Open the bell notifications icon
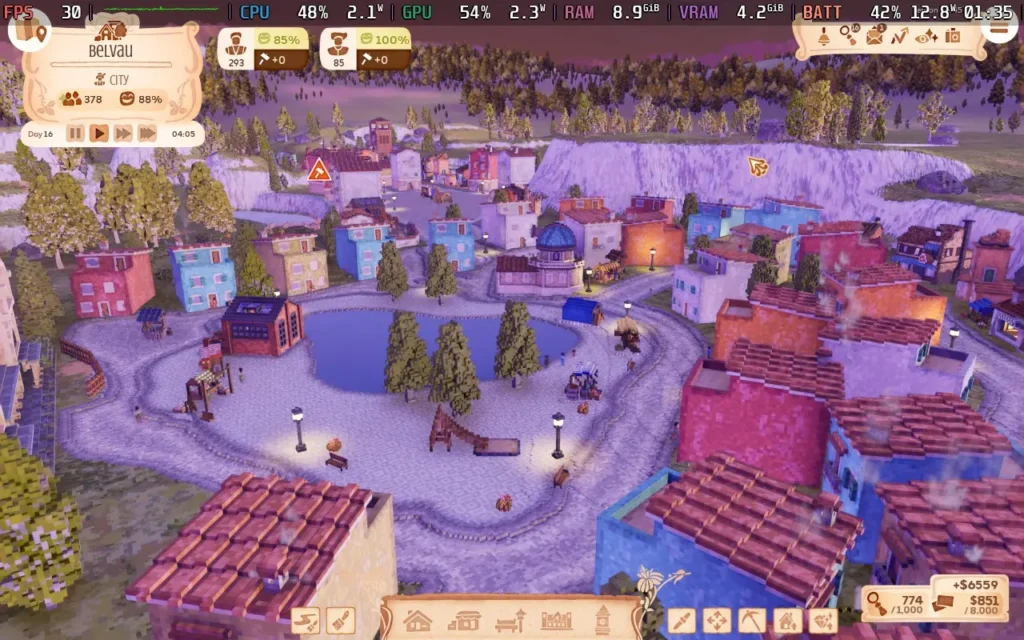 (x=824, y=37)
